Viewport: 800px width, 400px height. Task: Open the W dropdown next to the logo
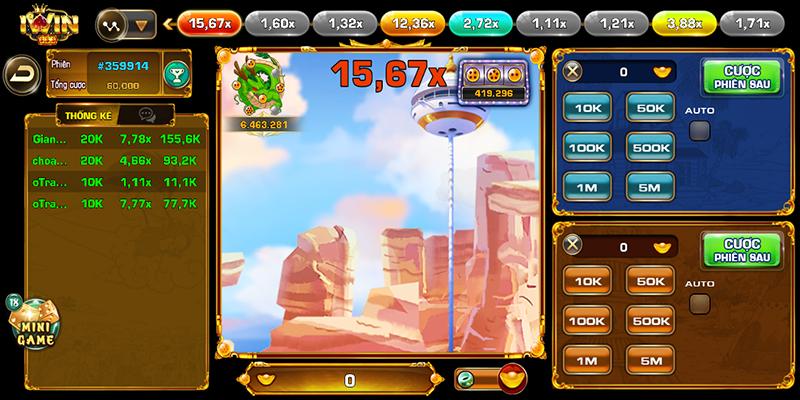[126, 22]
